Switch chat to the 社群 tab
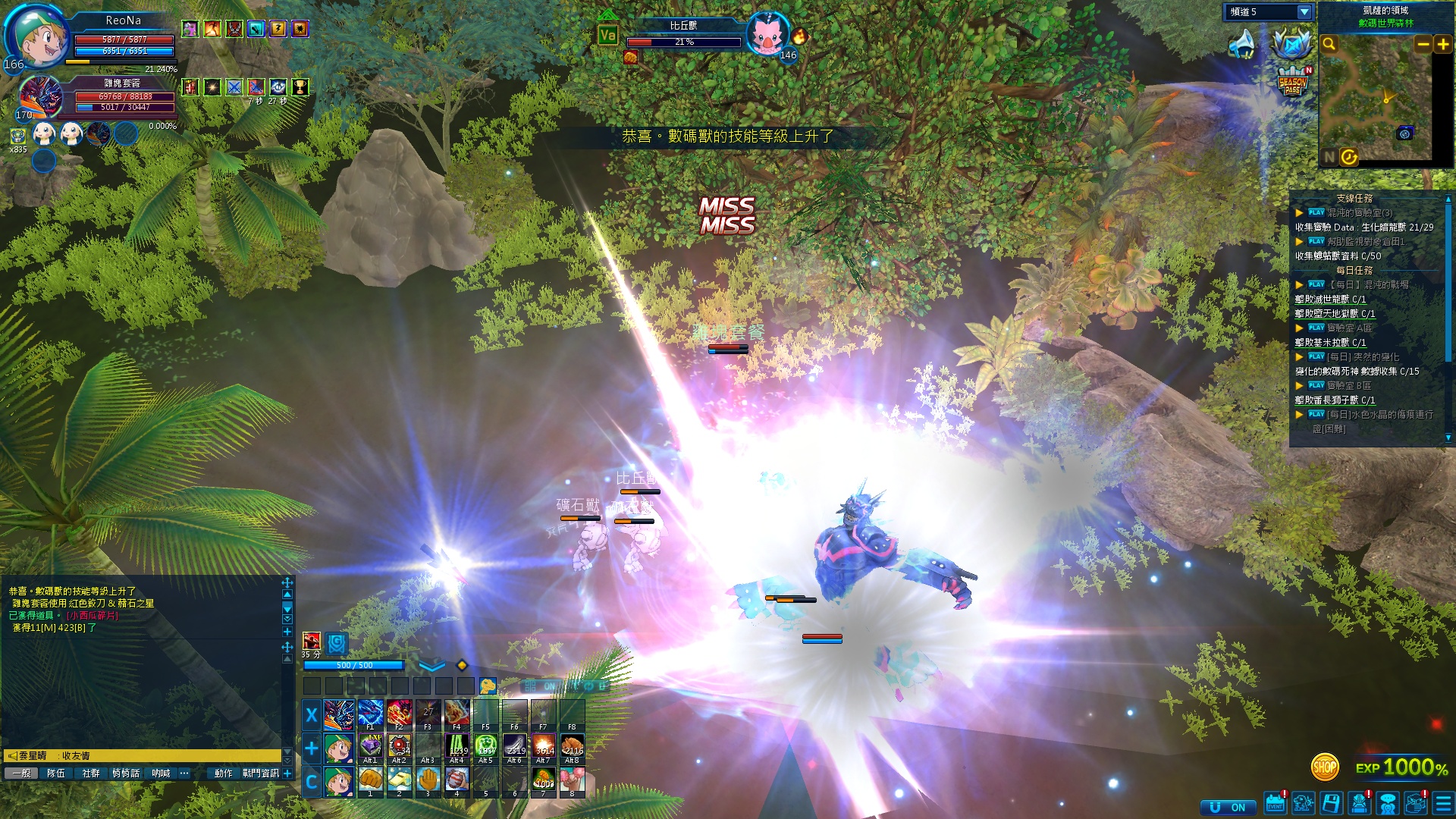 coord(91,773)
